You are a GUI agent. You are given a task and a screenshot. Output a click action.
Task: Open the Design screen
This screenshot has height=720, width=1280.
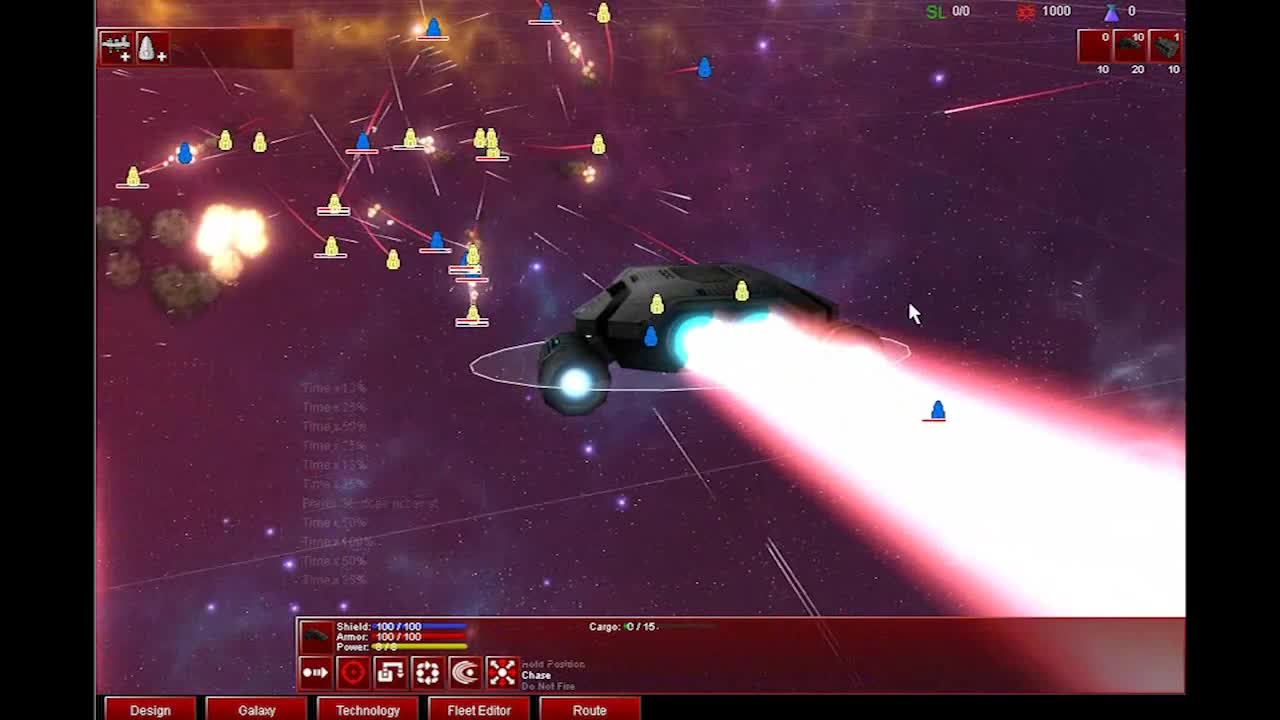(149, 709)
